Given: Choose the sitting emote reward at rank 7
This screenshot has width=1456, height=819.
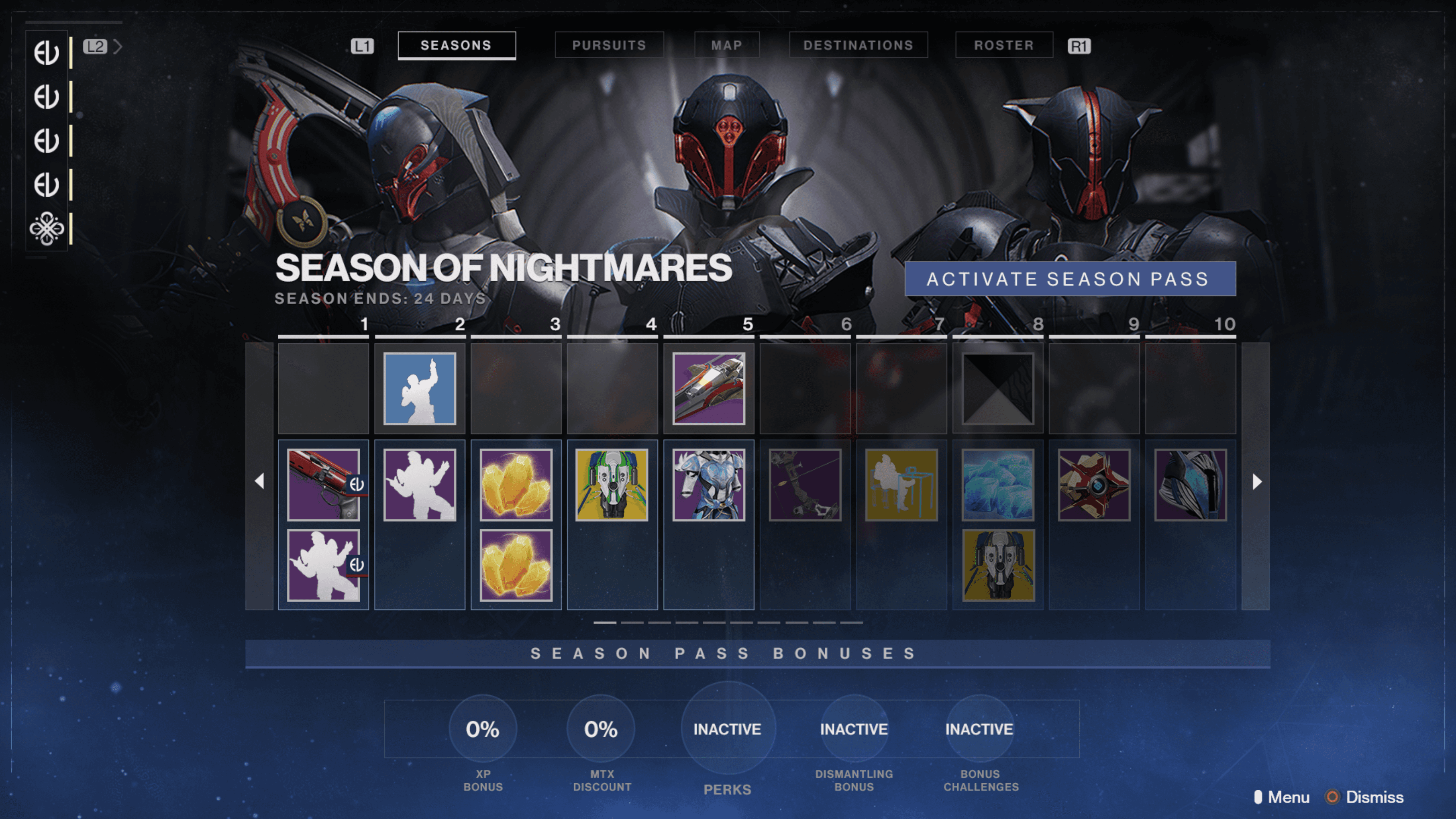Looking at the screenshot, I should (x=901, y=485).
